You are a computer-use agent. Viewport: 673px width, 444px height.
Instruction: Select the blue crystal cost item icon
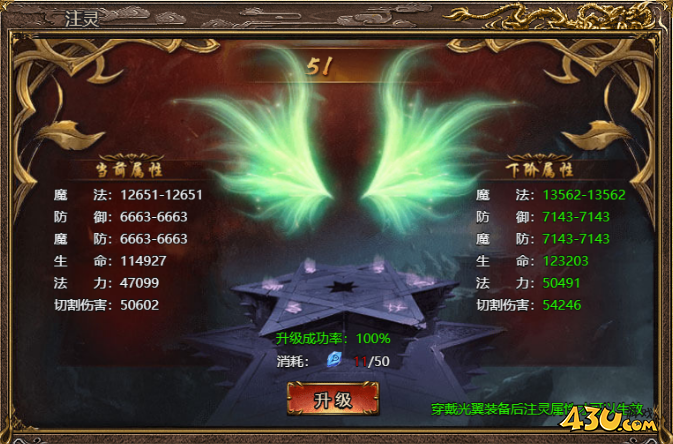click(335, 360)
